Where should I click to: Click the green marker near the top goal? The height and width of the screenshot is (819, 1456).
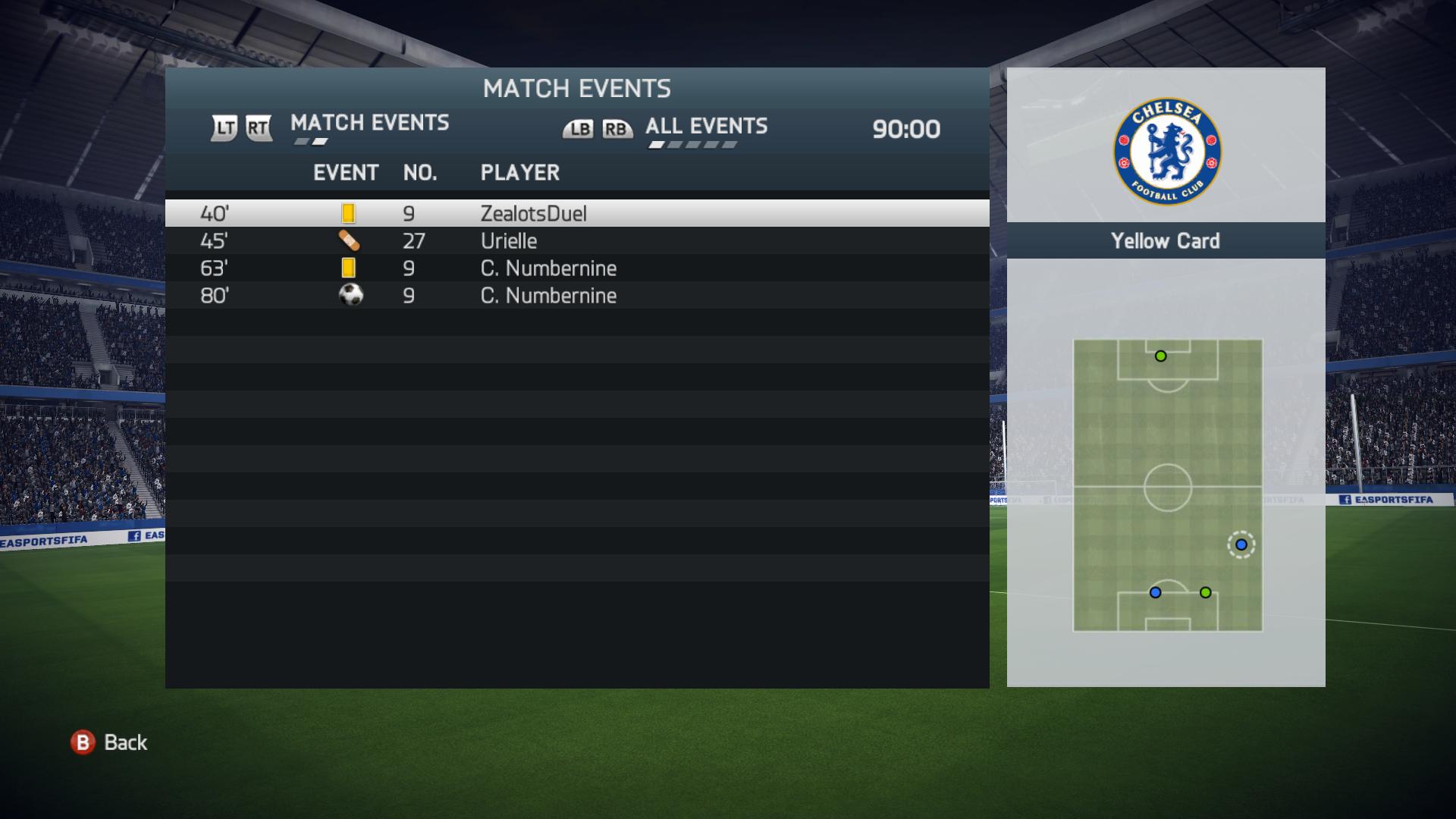click(x=1160, y=356)
